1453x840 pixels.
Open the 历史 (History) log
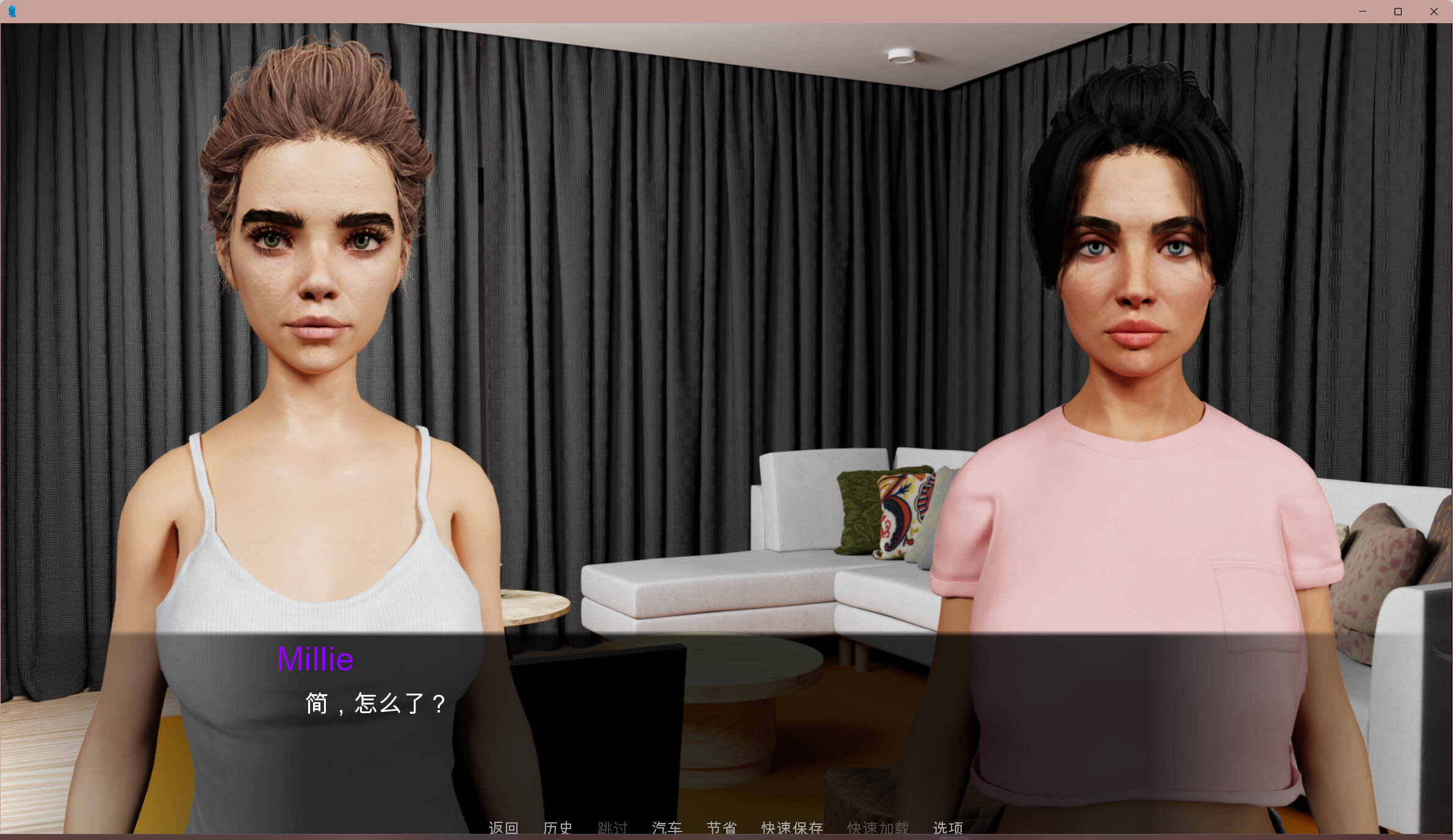pos(558,828)
